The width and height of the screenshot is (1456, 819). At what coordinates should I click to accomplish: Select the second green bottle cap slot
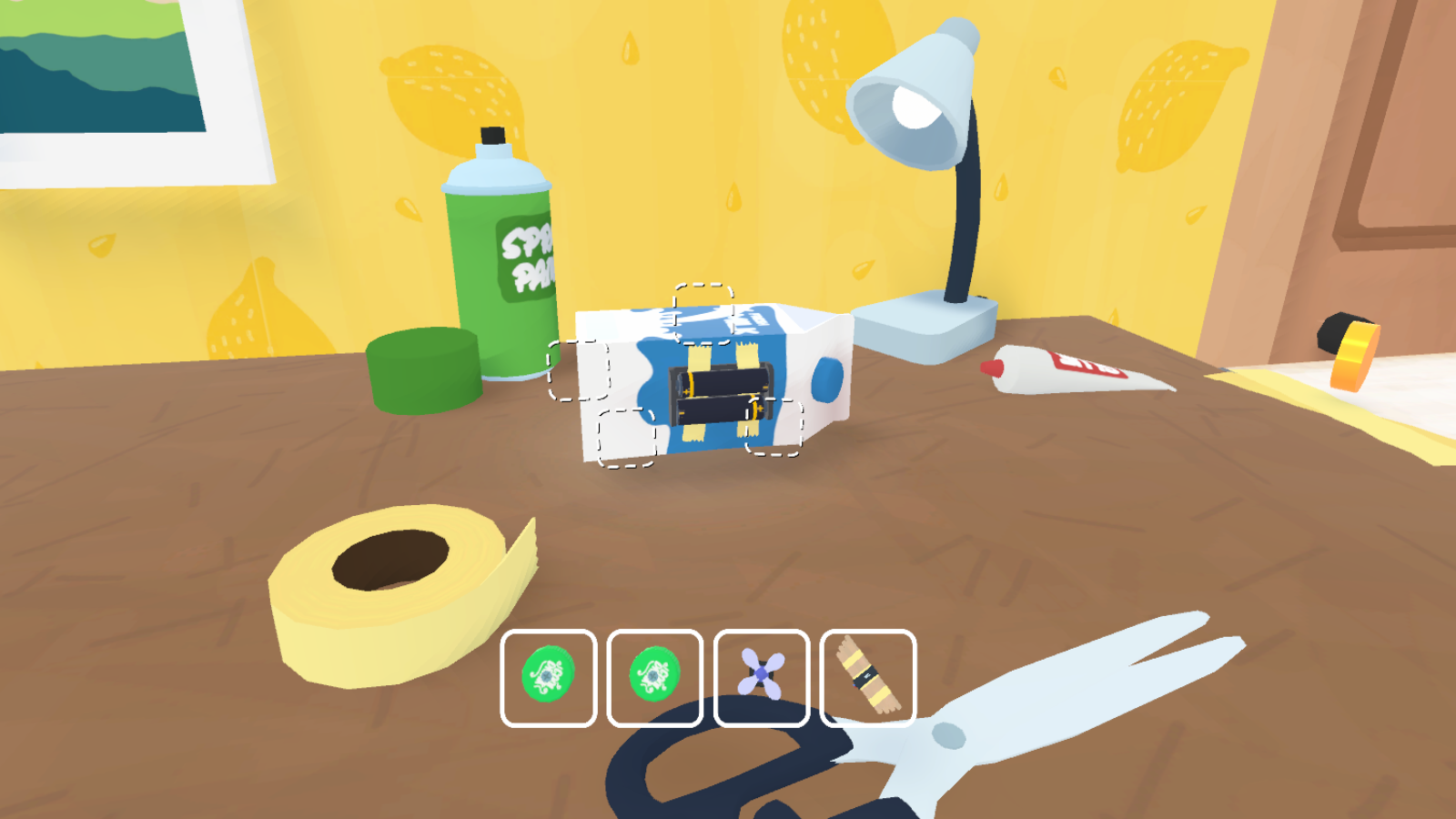(653, 677)
